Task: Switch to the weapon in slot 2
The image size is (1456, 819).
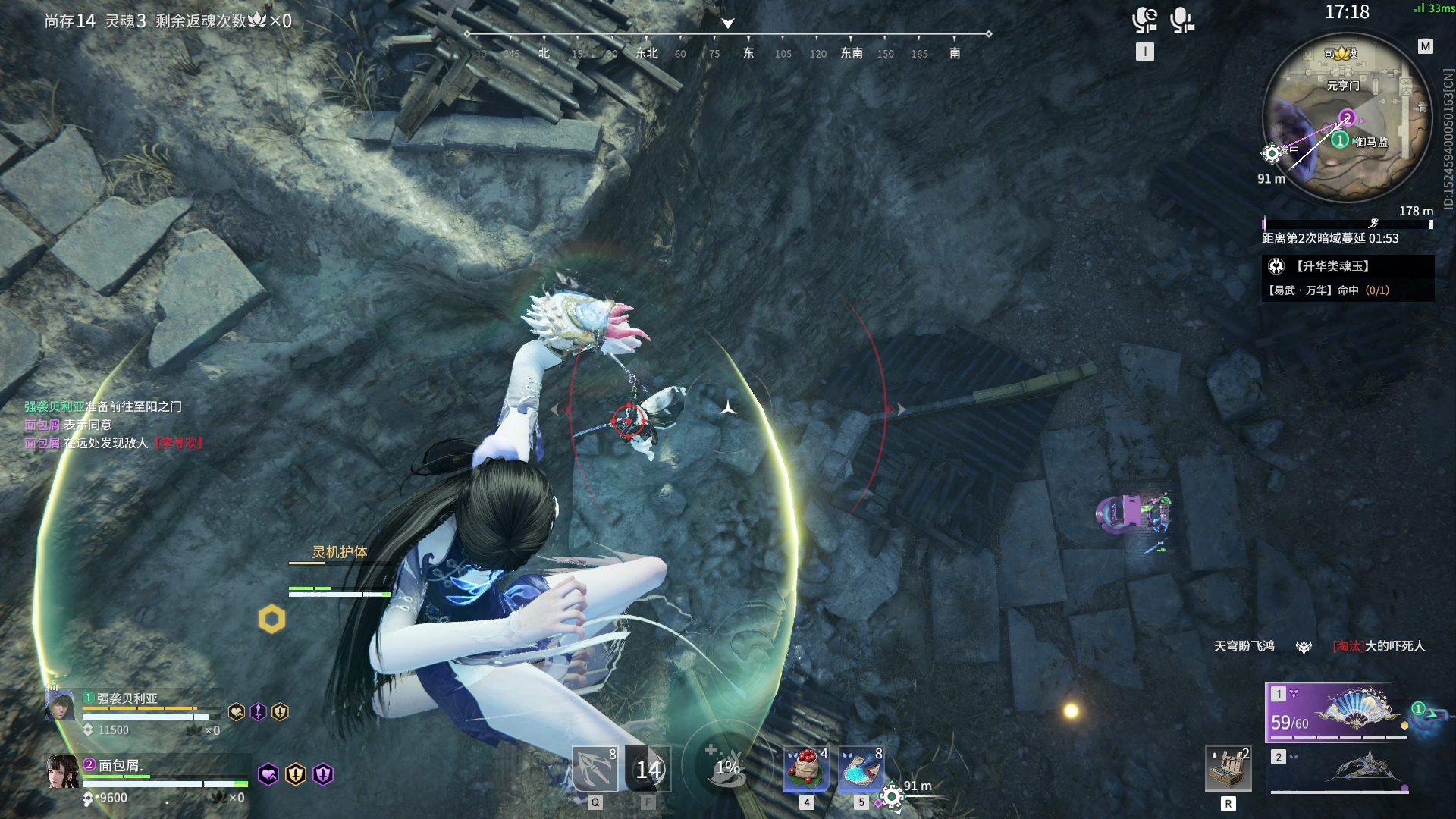Action: [1339, 770]
